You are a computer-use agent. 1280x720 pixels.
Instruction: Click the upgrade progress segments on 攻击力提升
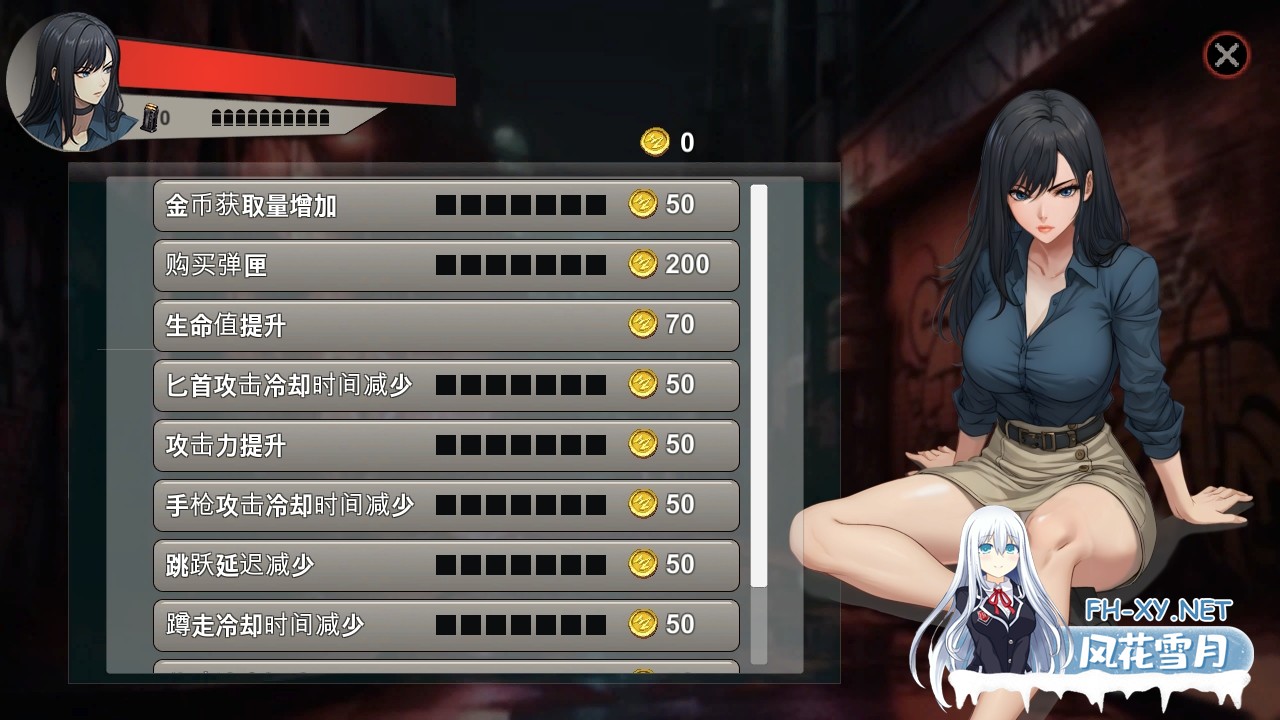[x=520, y=445]
